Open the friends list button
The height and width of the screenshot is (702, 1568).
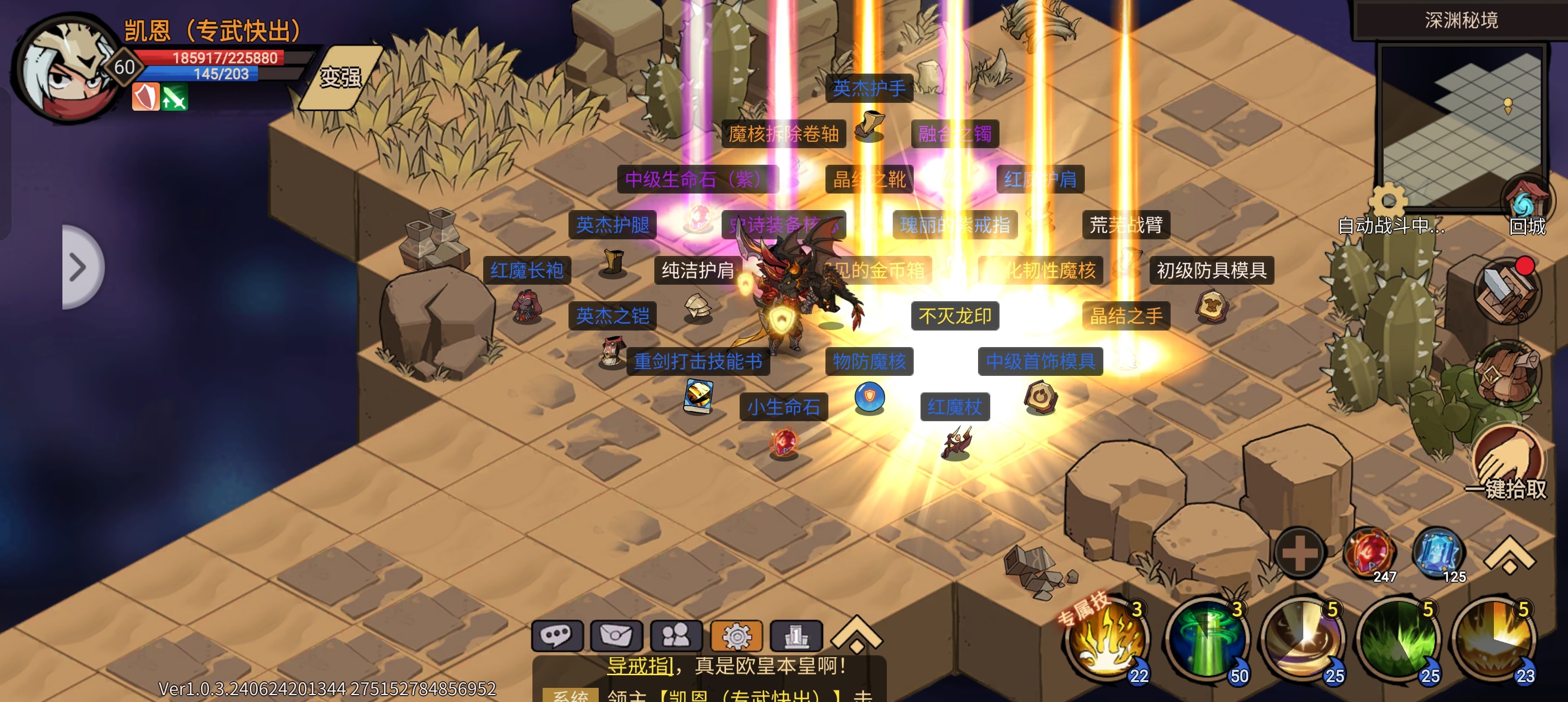676,636
